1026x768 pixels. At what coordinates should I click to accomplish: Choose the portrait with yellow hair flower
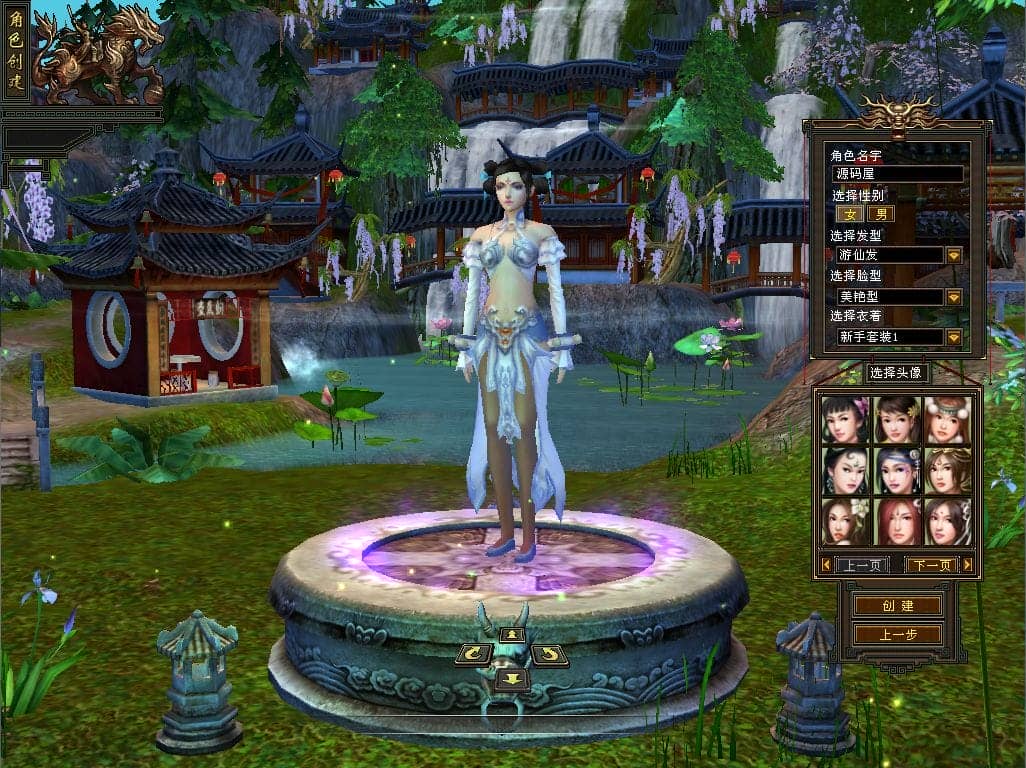coord(896,419)
